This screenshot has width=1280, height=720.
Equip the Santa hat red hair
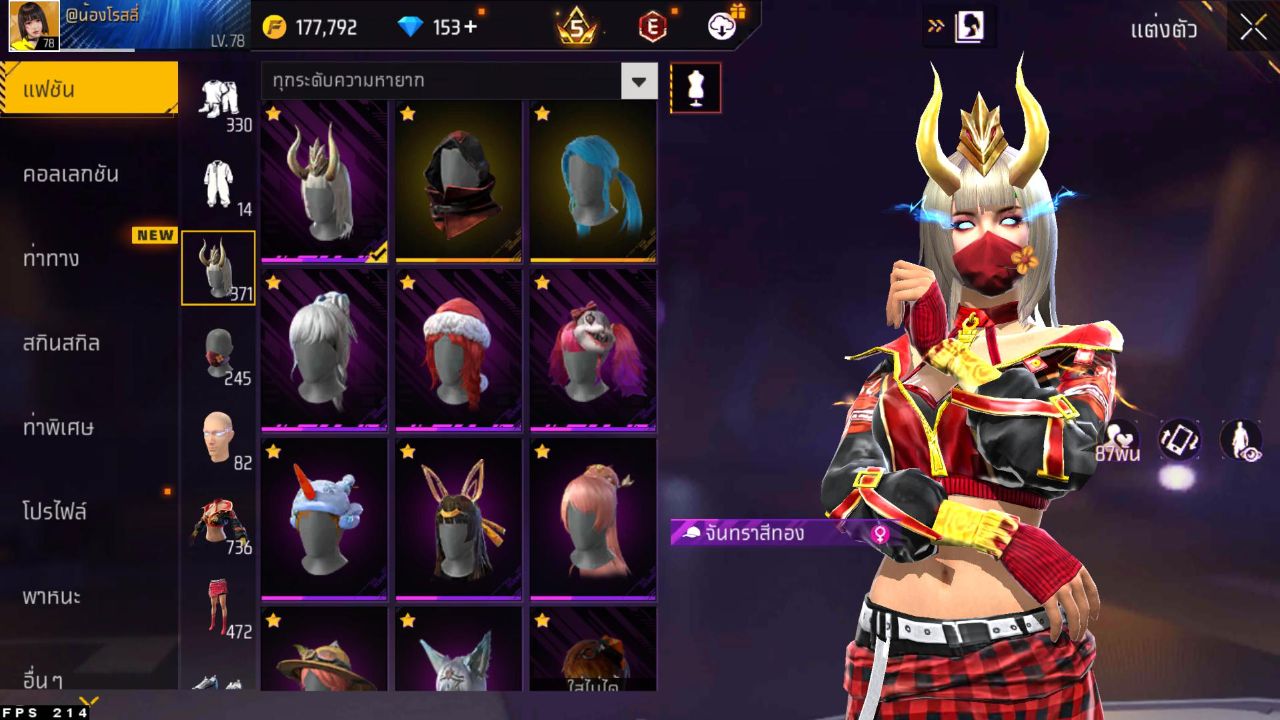458,350
